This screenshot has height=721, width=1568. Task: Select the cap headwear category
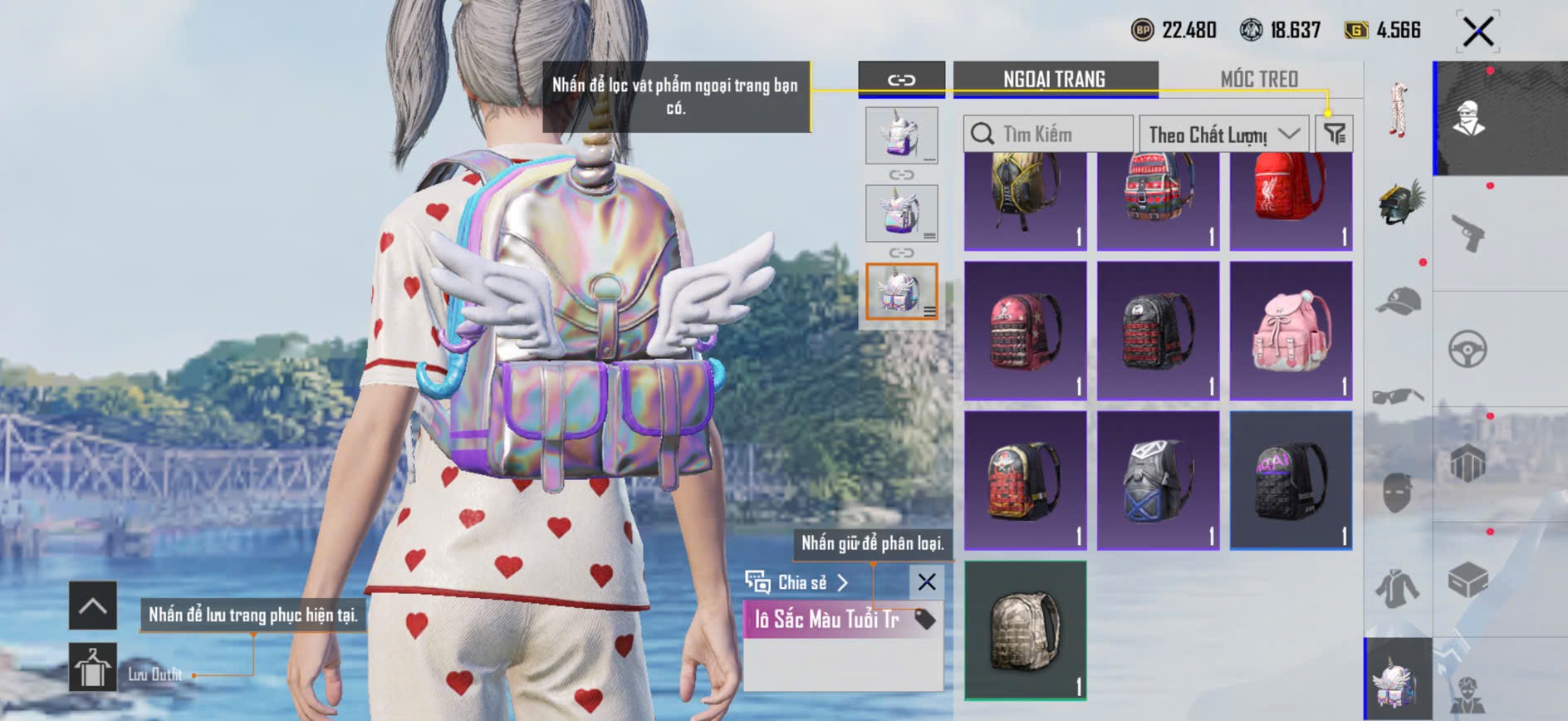pos(1399,301)
